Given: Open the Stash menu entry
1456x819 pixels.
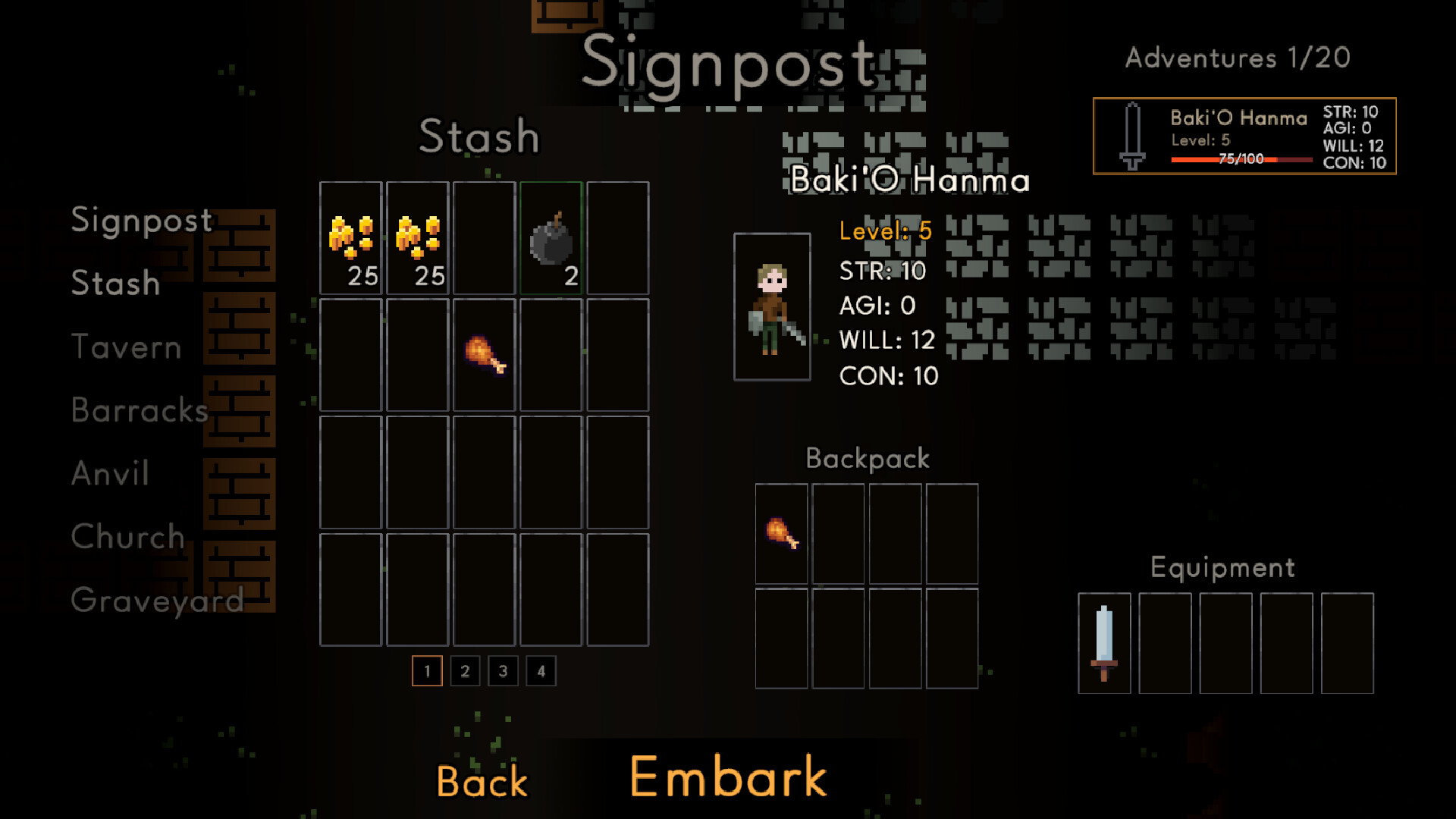Looking at the screenshot, I should pos(115,284).
